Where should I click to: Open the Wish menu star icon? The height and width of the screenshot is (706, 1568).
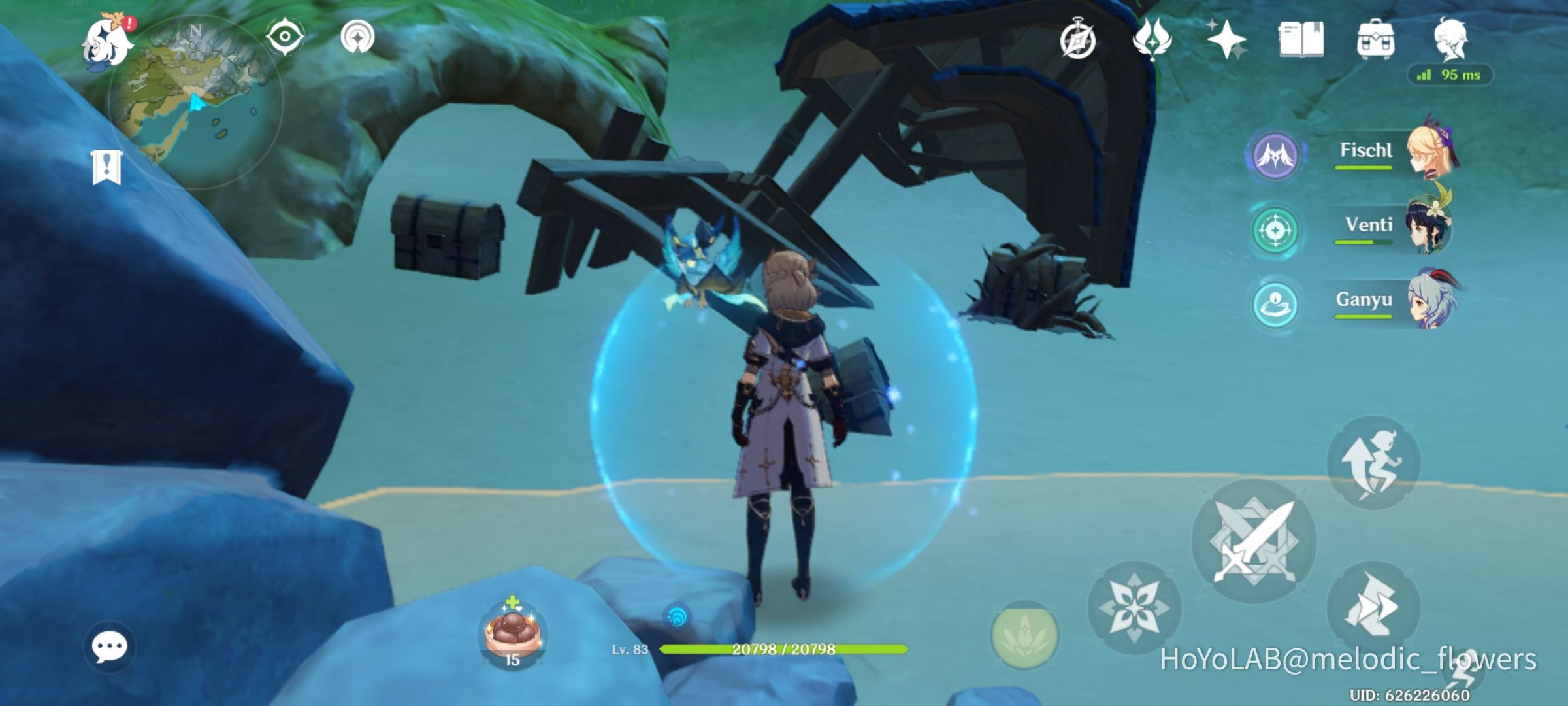click(x=1228, y=41)
